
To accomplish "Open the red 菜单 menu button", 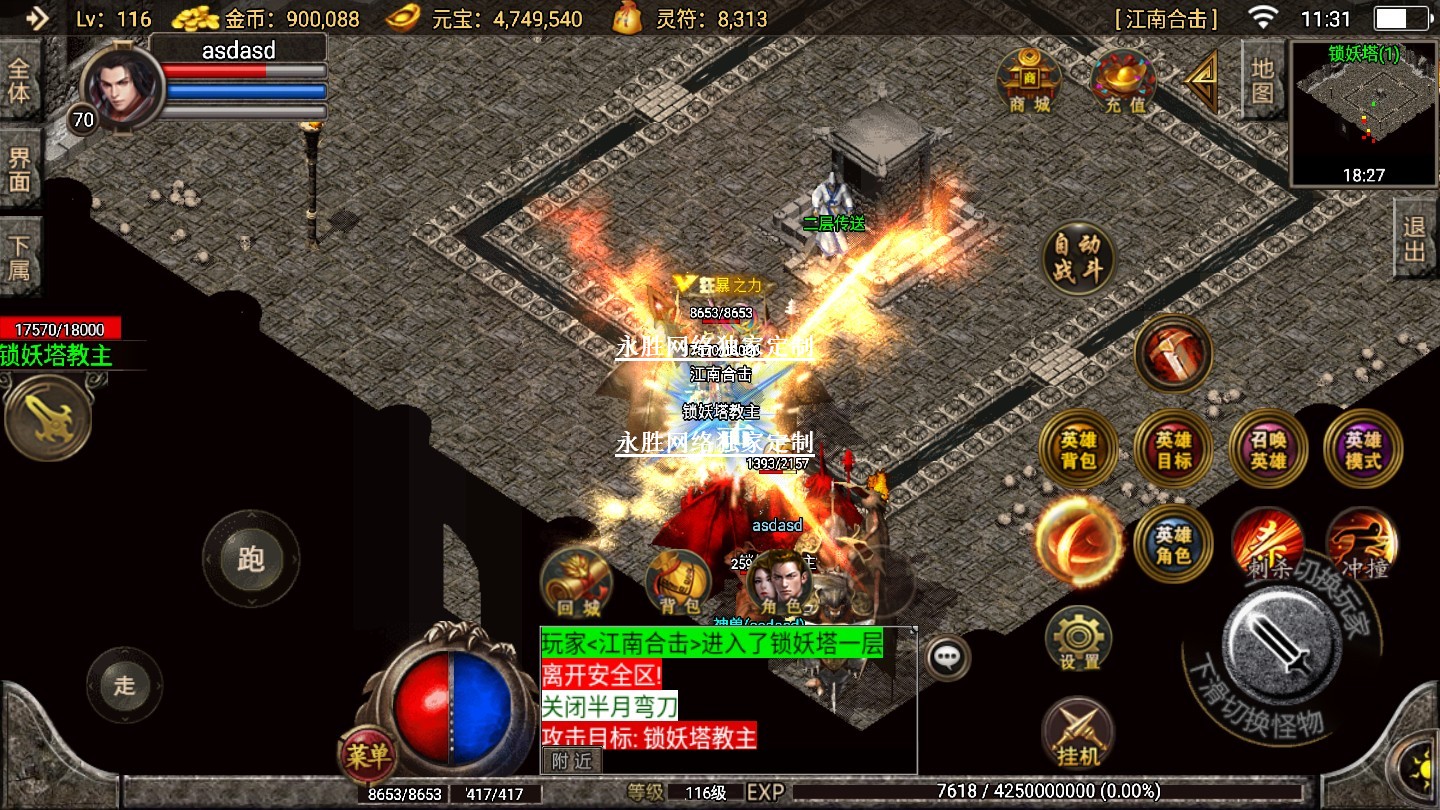I will (366, 755).
